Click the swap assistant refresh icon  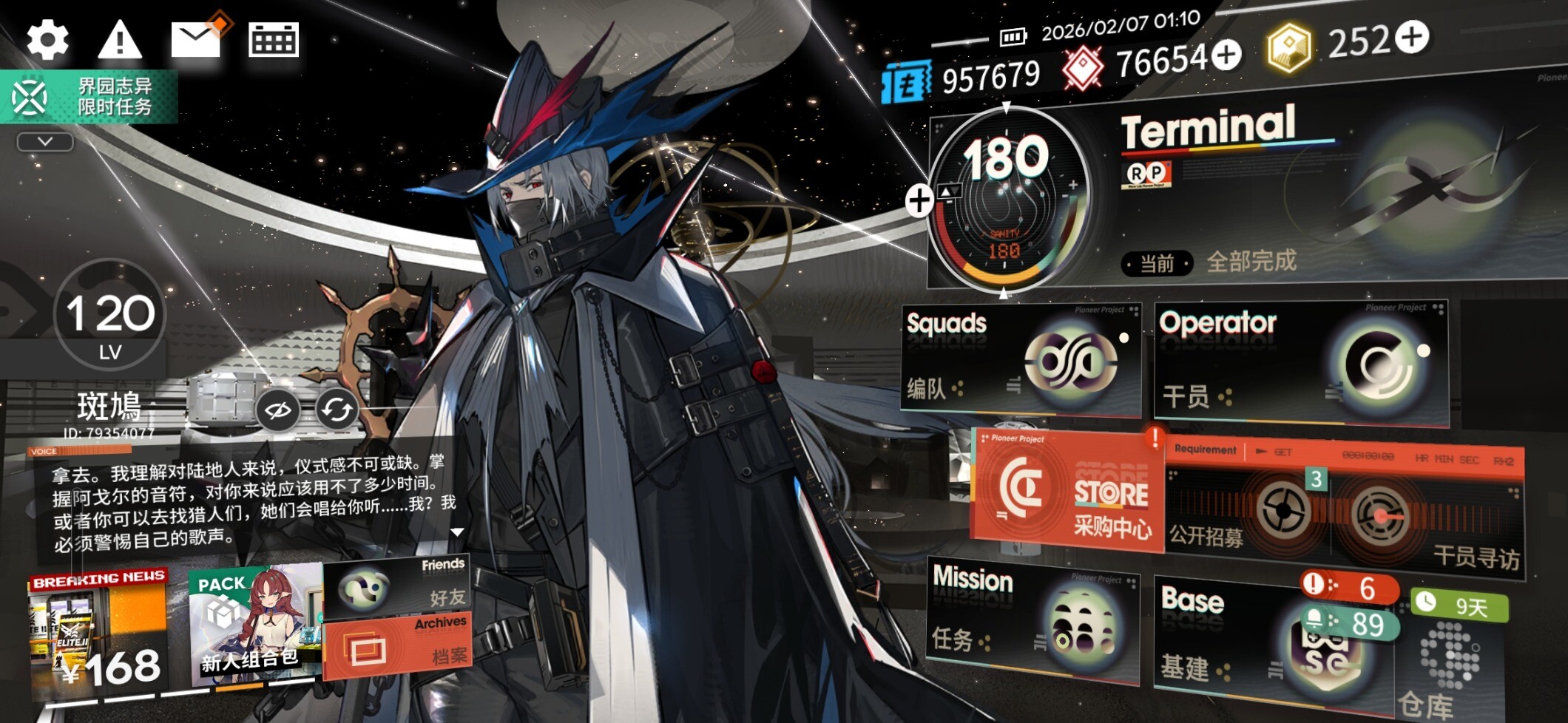337,409
